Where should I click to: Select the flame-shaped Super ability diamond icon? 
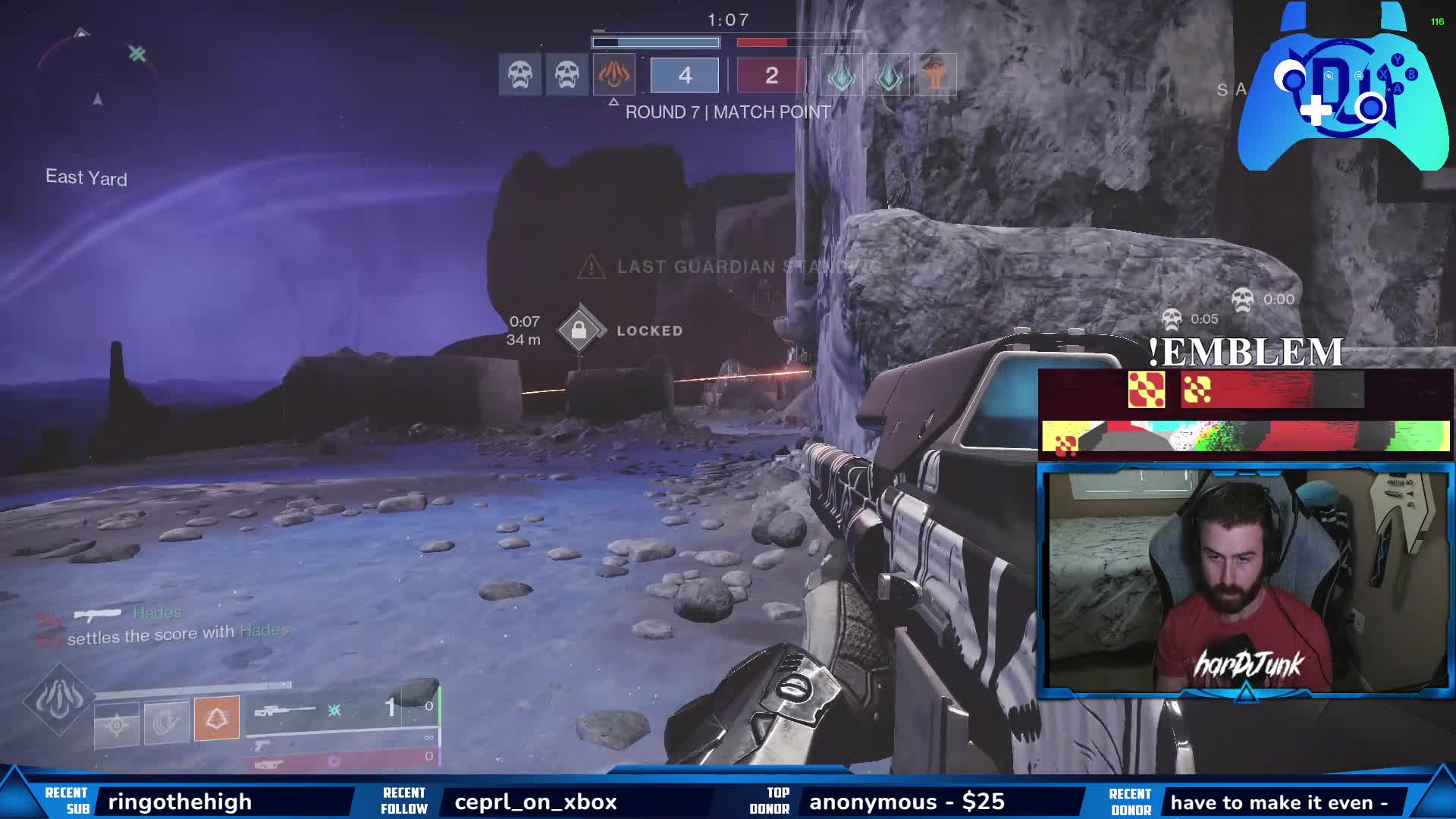(59, 698)
